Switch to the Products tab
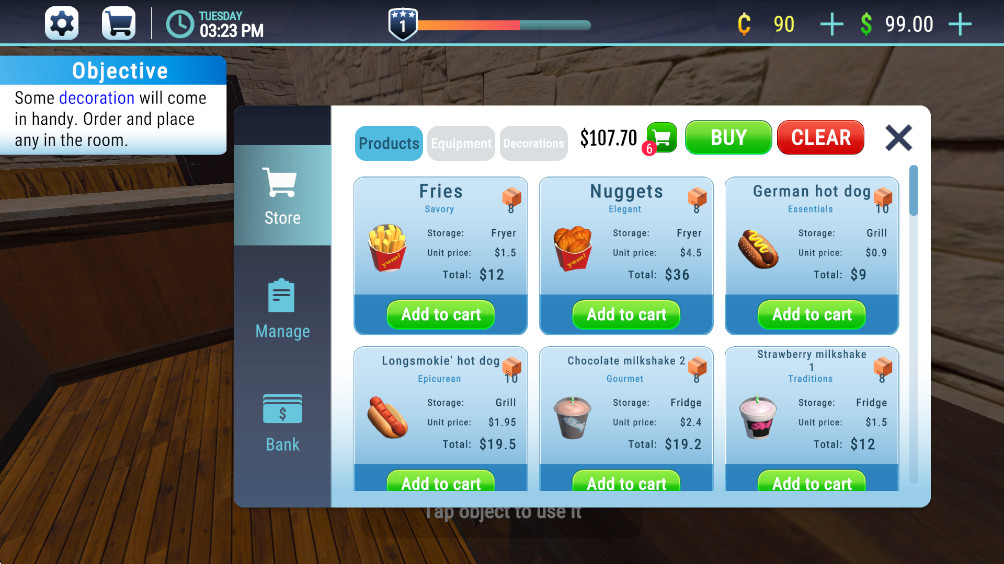 pos(389,143)
